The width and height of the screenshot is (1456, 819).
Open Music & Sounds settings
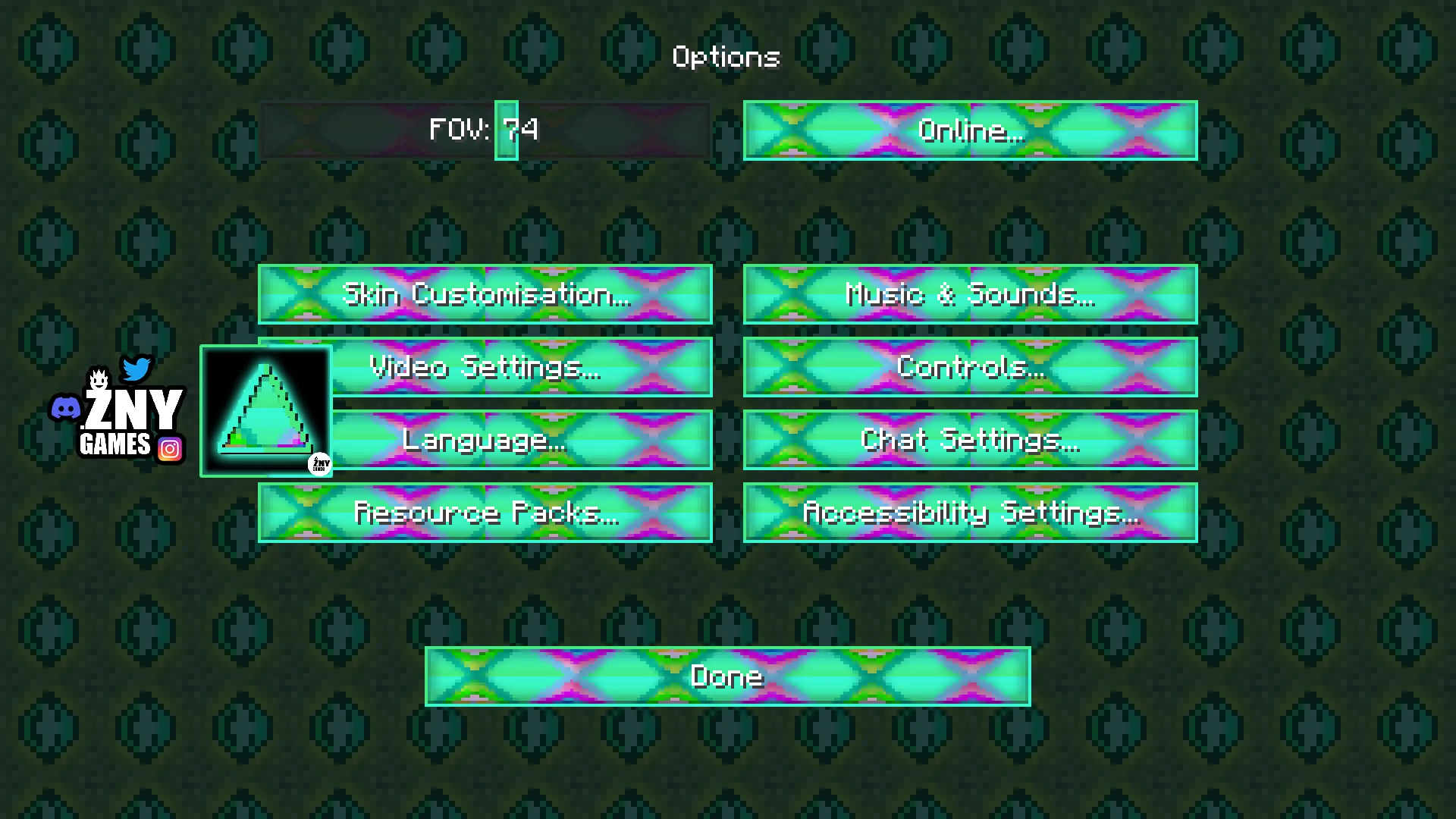(x=970, y=294)
